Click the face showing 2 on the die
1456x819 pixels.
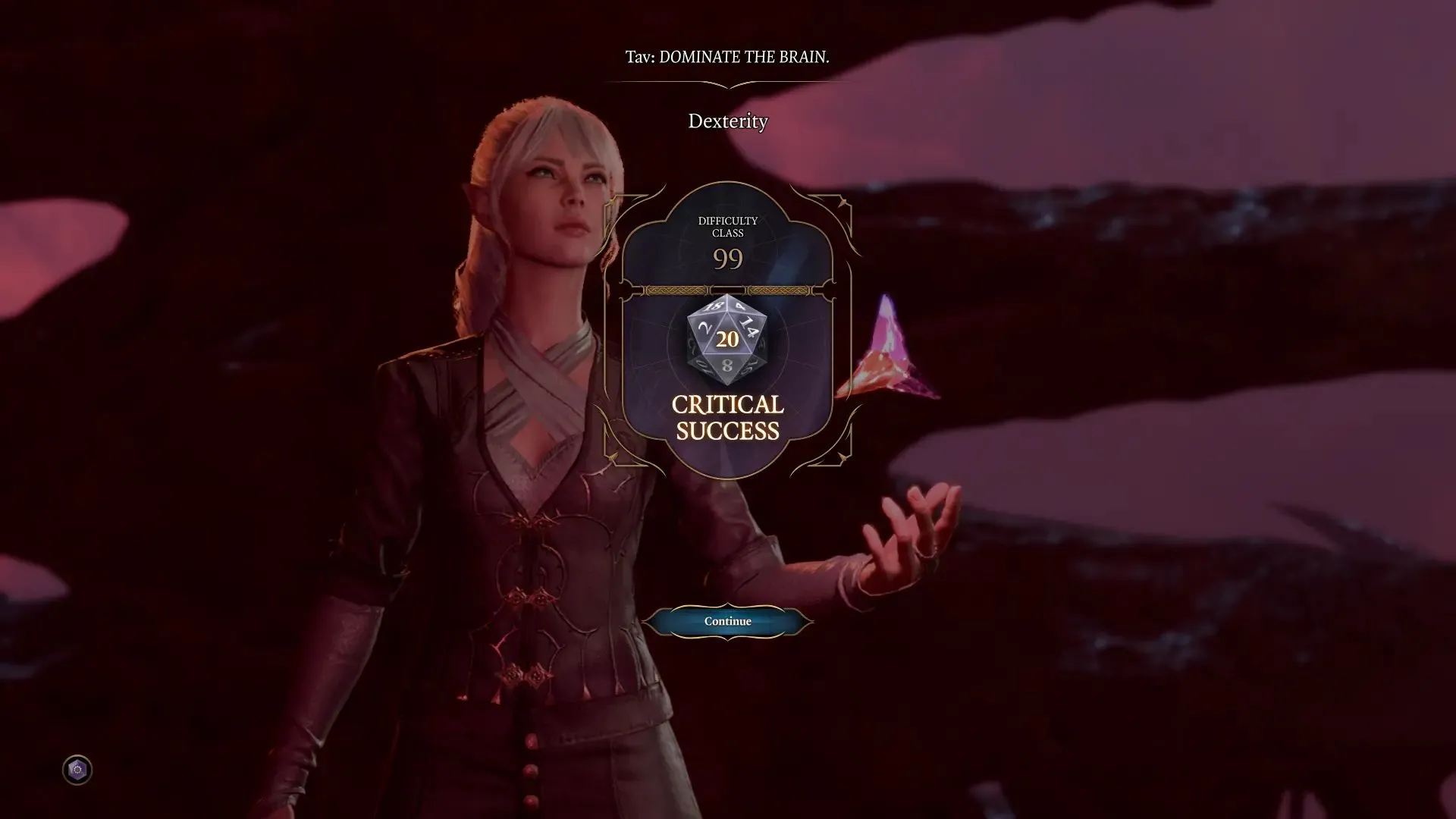coord(704,328)
